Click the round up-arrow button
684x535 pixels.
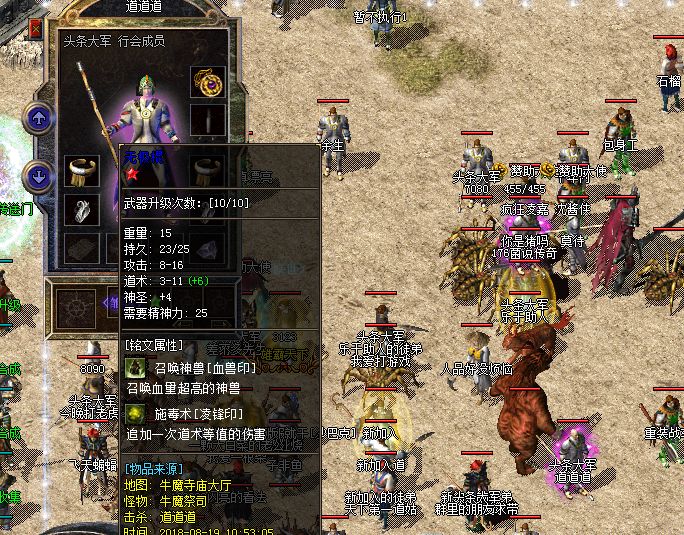[x=38, y=119]
